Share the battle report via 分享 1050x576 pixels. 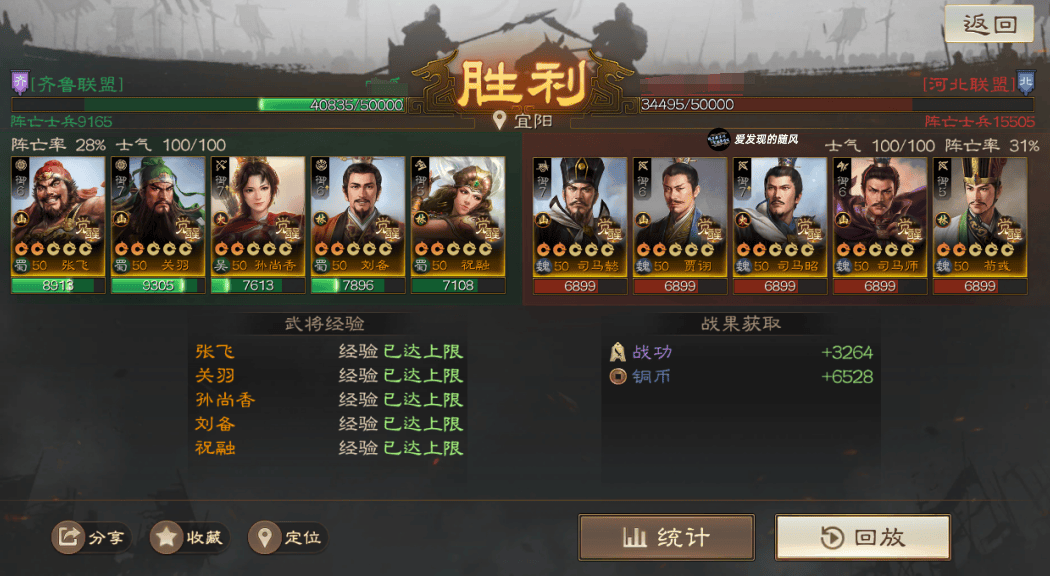pos(91,537)
